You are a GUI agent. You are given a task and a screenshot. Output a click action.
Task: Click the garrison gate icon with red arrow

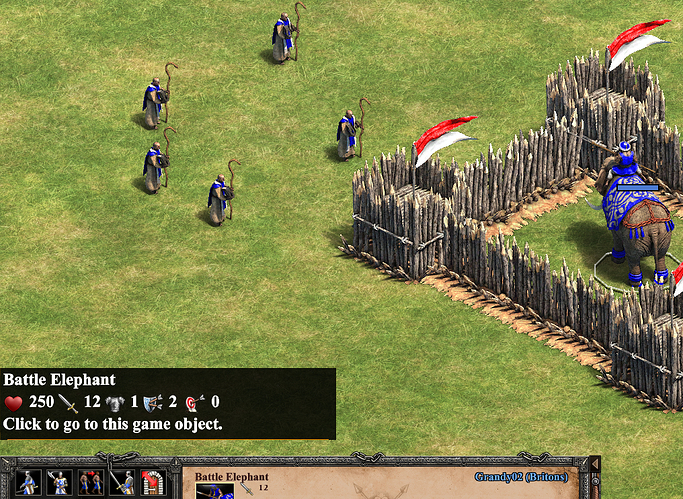152,483
